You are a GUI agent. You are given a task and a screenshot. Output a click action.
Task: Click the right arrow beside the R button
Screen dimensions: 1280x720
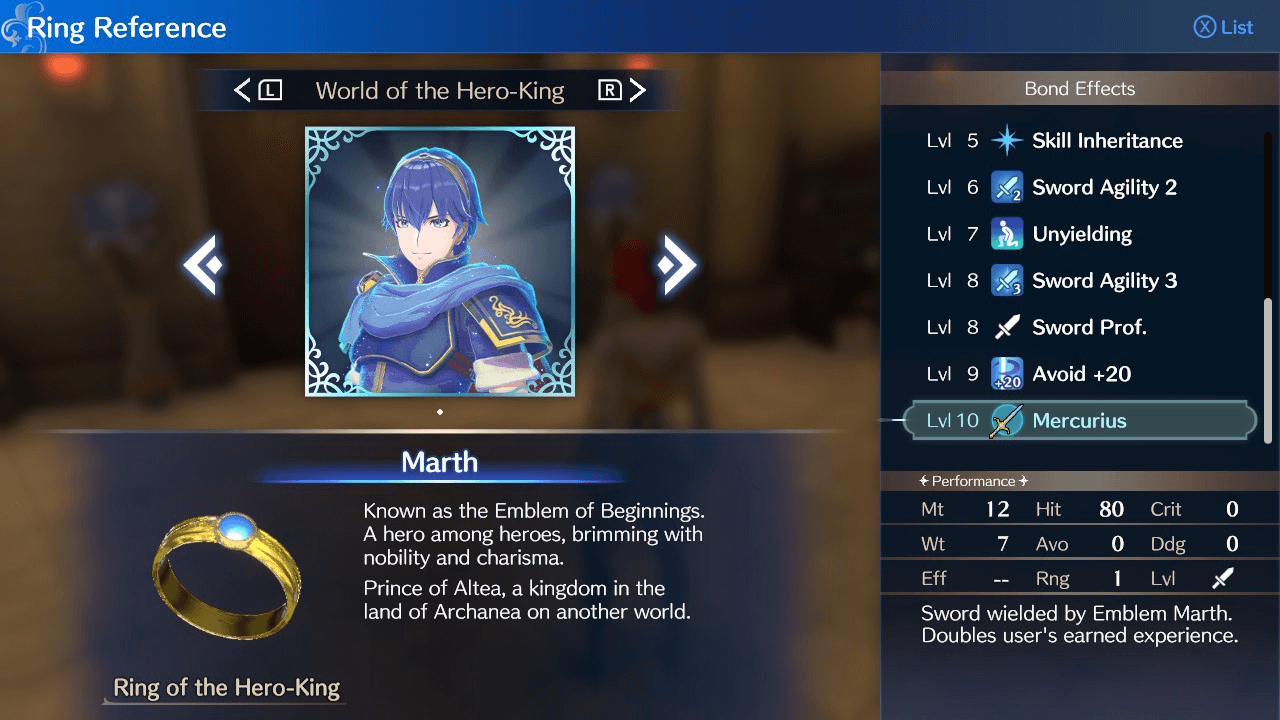click(x=639, y=90)
